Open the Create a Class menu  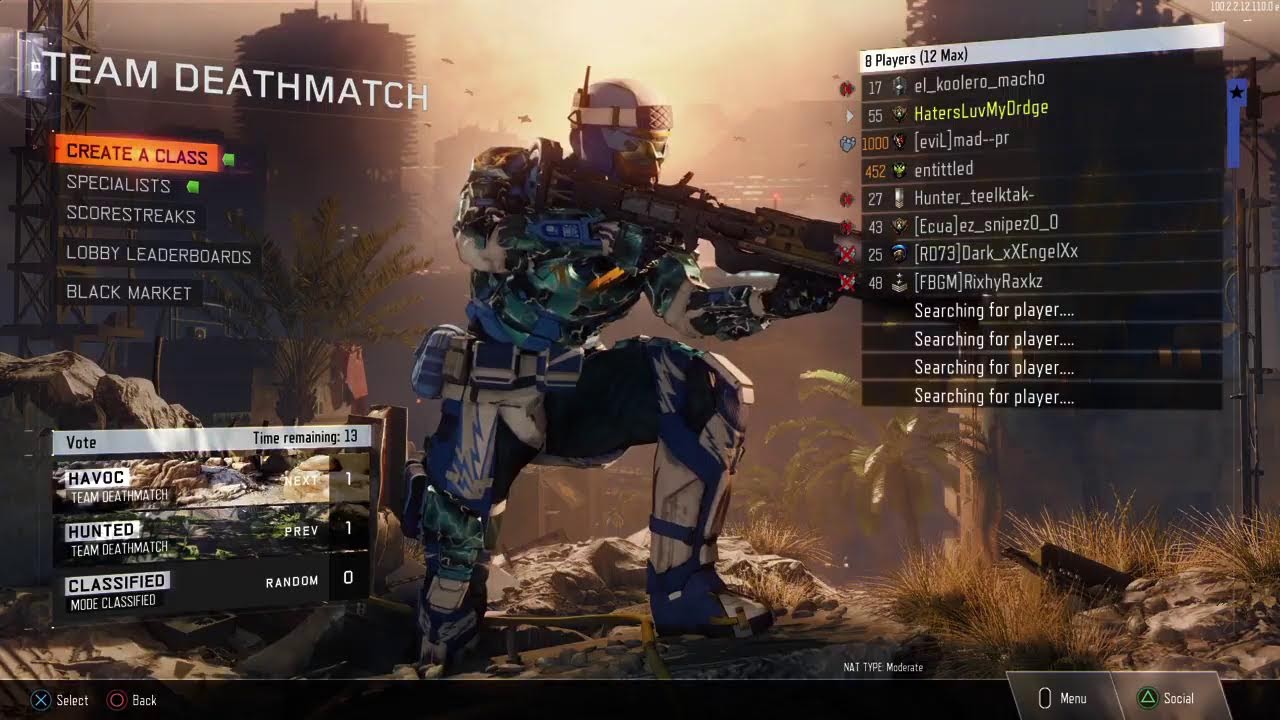(137, 154)
